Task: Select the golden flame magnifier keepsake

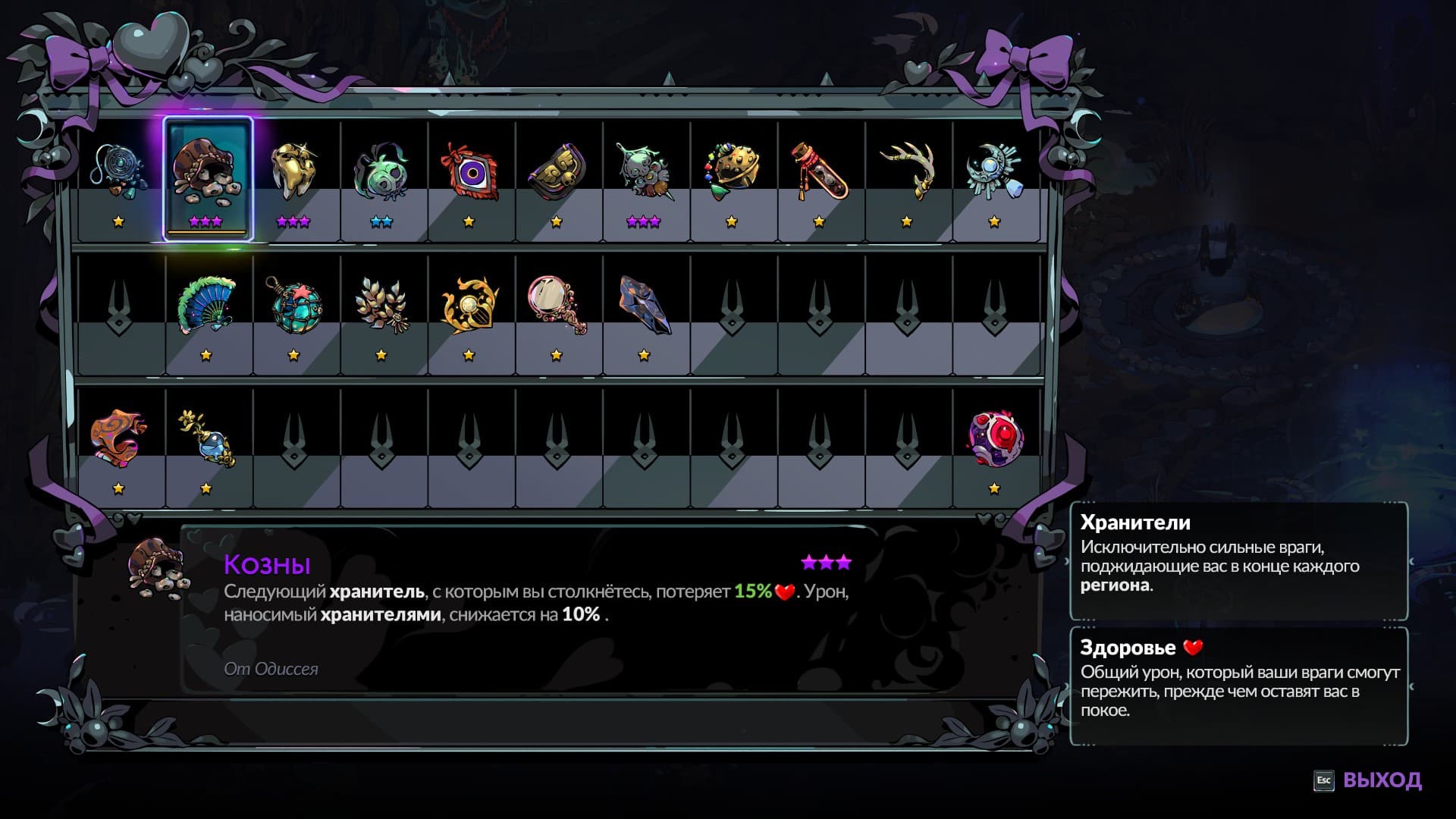Action: (468, 303)
